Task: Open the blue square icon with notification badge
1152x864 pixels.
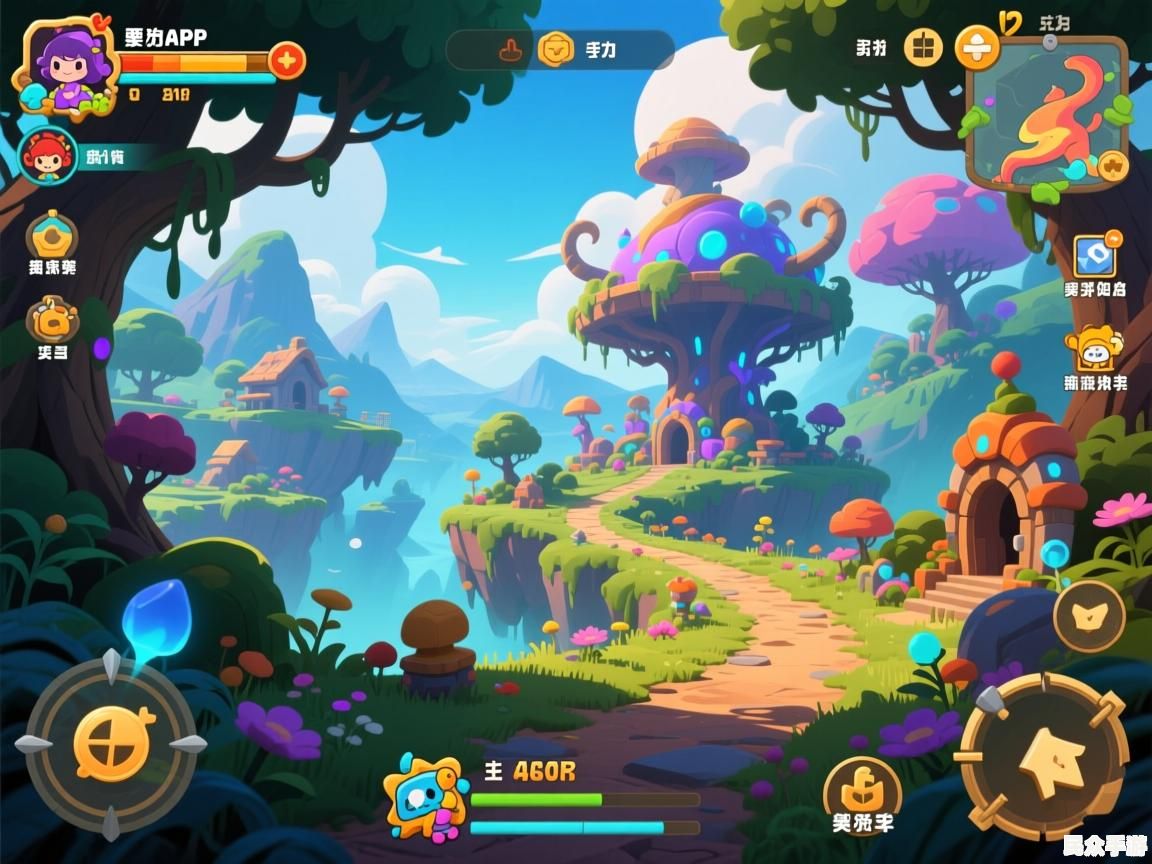Action: [x=1094, y=256]
